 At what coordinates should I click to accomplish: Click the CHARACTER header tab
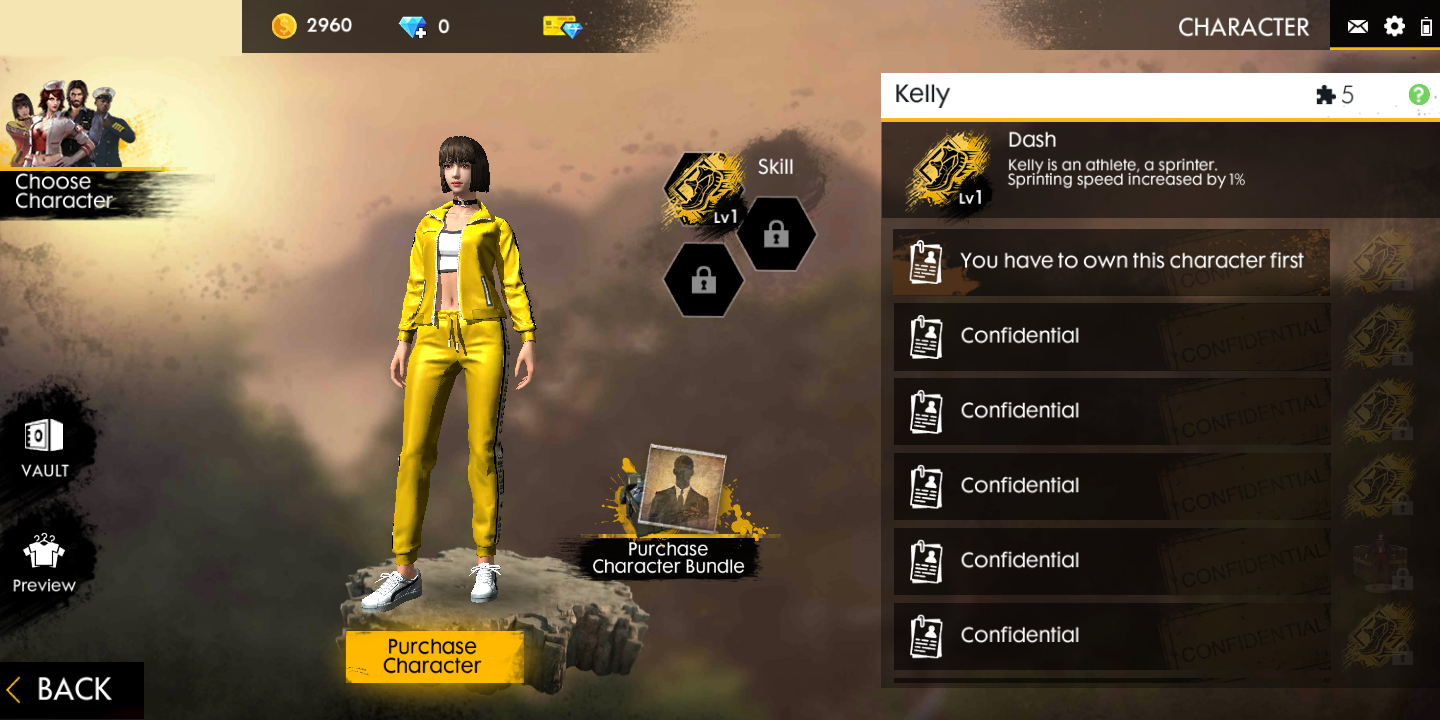(1243, 27)
